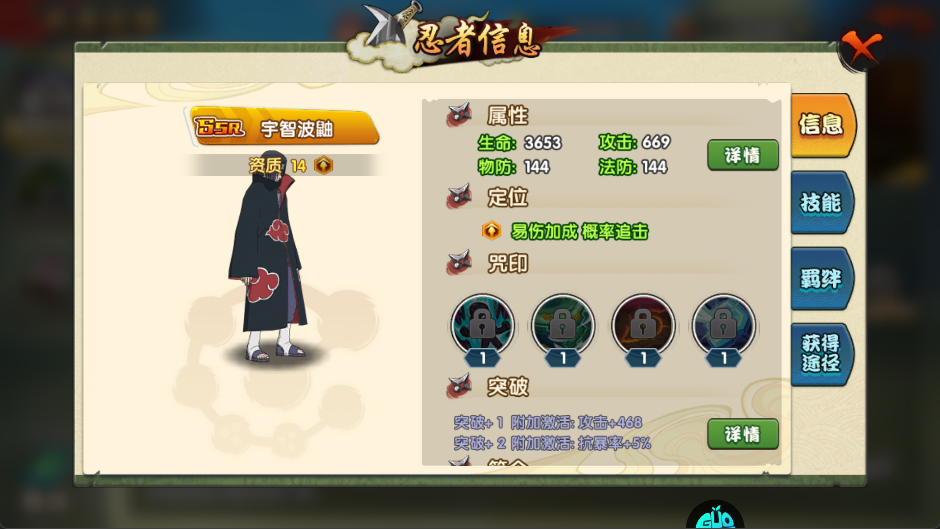Show attribute 详情 details
This screenshot has width=940, height=529.
click(743, 155)
